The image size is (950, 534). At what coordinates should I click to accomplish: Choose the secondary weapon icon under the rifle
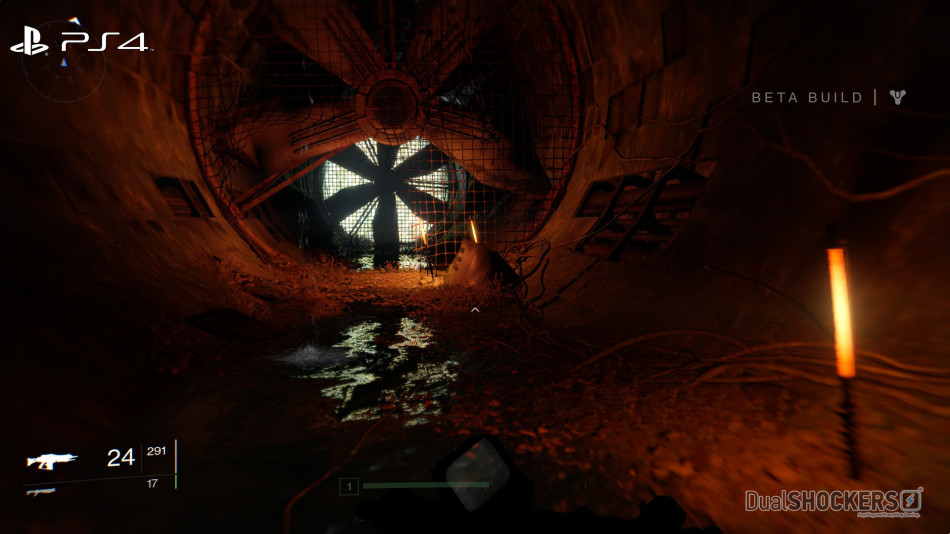point(40,490)
